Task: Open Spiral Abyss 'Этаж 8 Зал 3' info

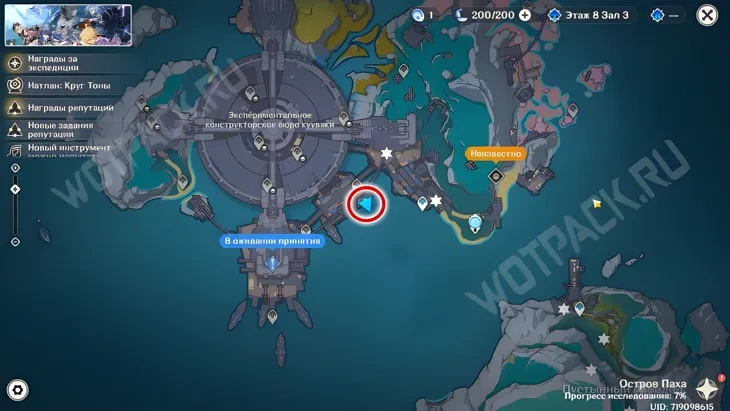Action: pos(595,15)
